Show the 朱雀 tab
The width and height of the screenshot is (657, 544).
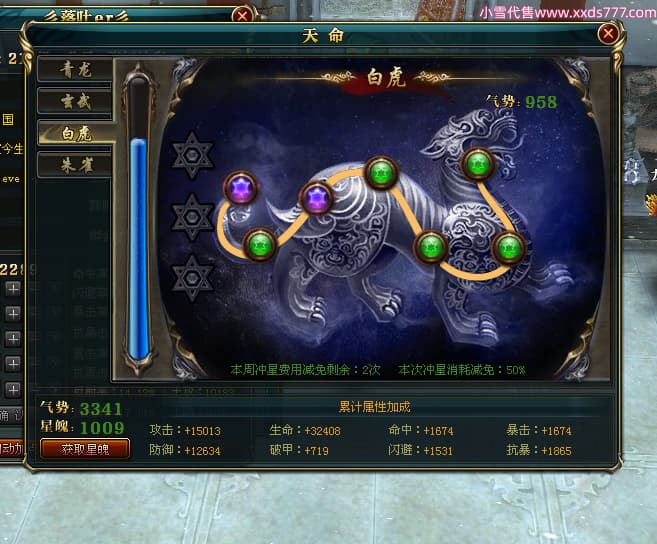point(75,164)
